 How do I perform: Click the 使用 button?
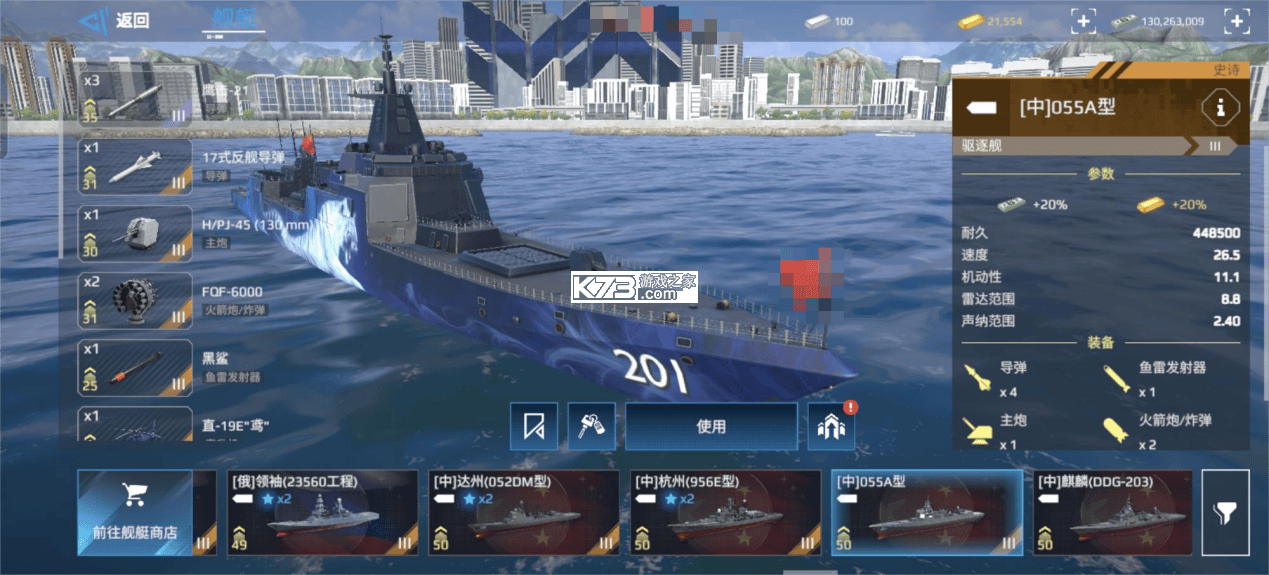click(x=711, y=427)
